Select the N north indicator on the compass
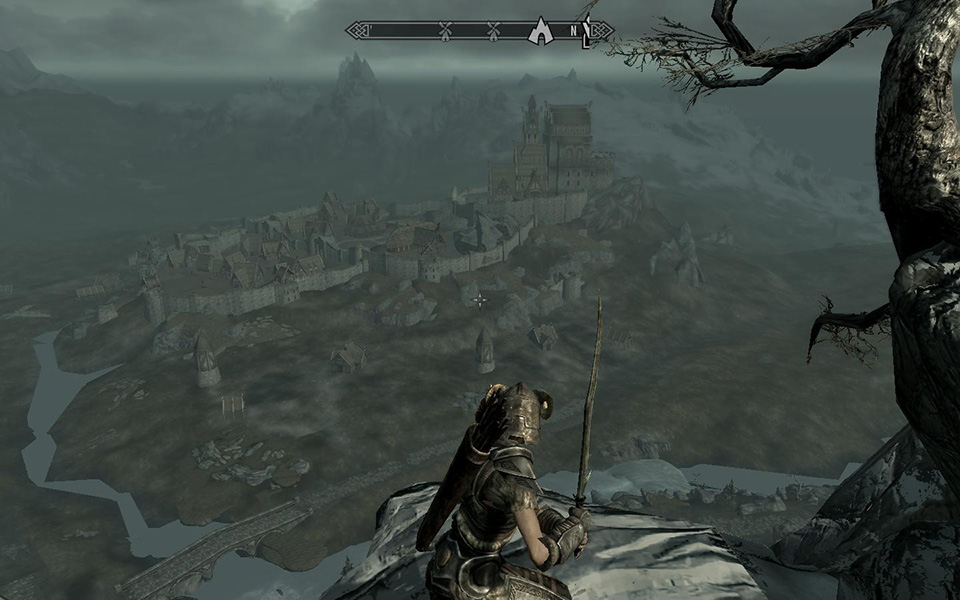The width and height of the screenshot is (960, 600). coord(574,31)
